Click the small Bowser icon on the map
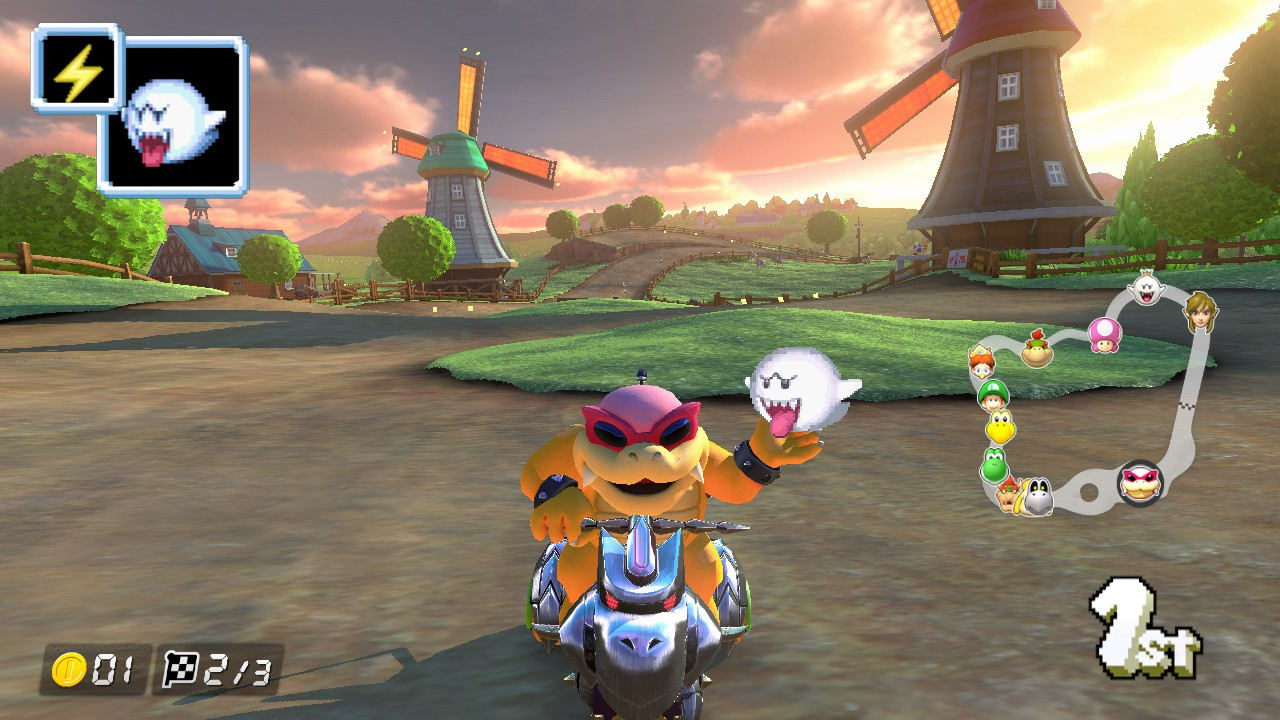Image resolution: width=1280 pixels, height=720 pixels. click(1008, 495)
